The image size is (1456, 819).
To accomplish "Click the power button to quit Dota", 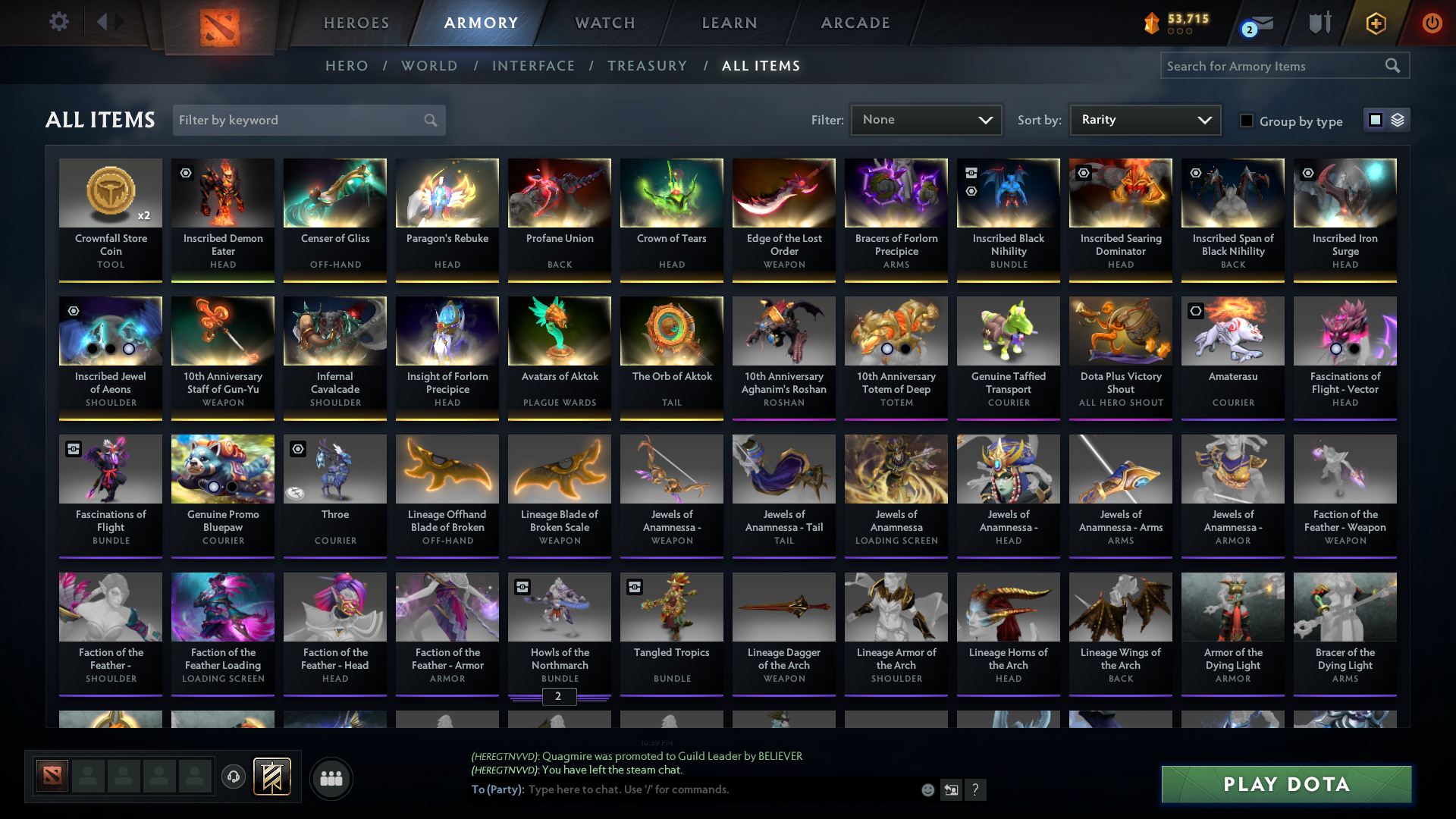I will point(1432,23).
